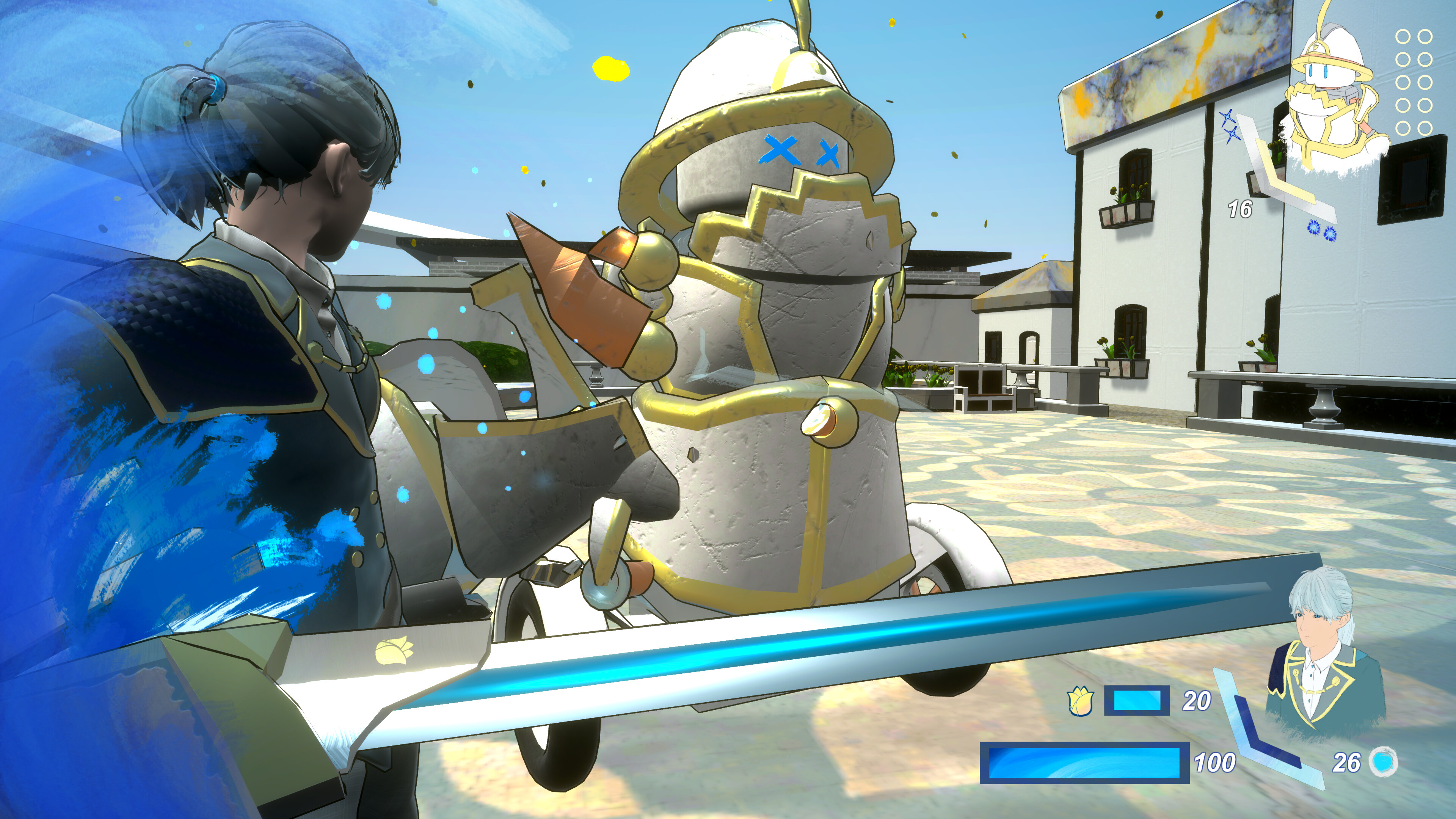
Task: Click the cyan flower ammo gauge next to the tulip
Action: [x=1137, y=701]
